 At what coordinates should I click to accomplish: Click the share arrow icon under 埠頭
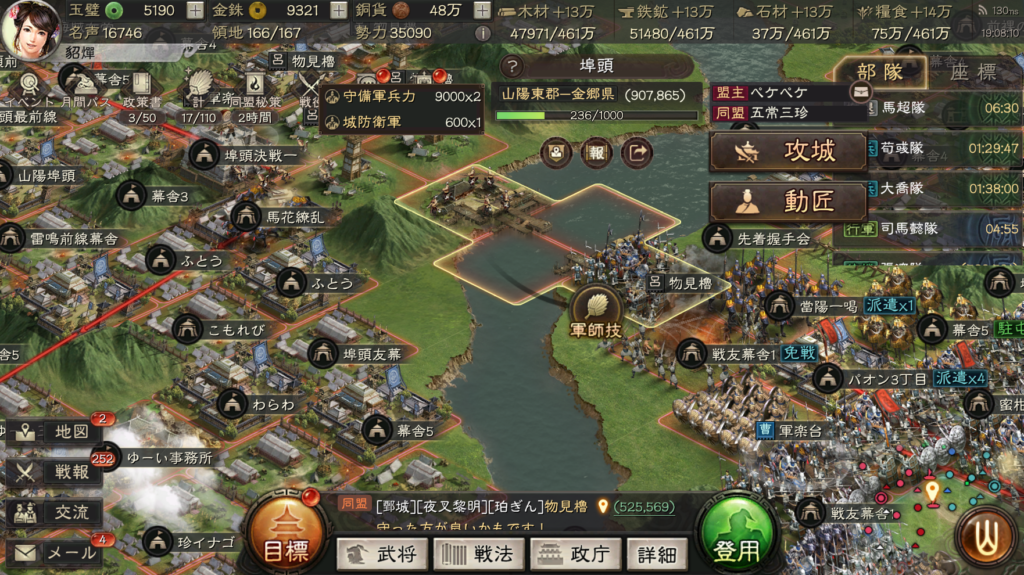pyautogui.click(x=635, y=152)
